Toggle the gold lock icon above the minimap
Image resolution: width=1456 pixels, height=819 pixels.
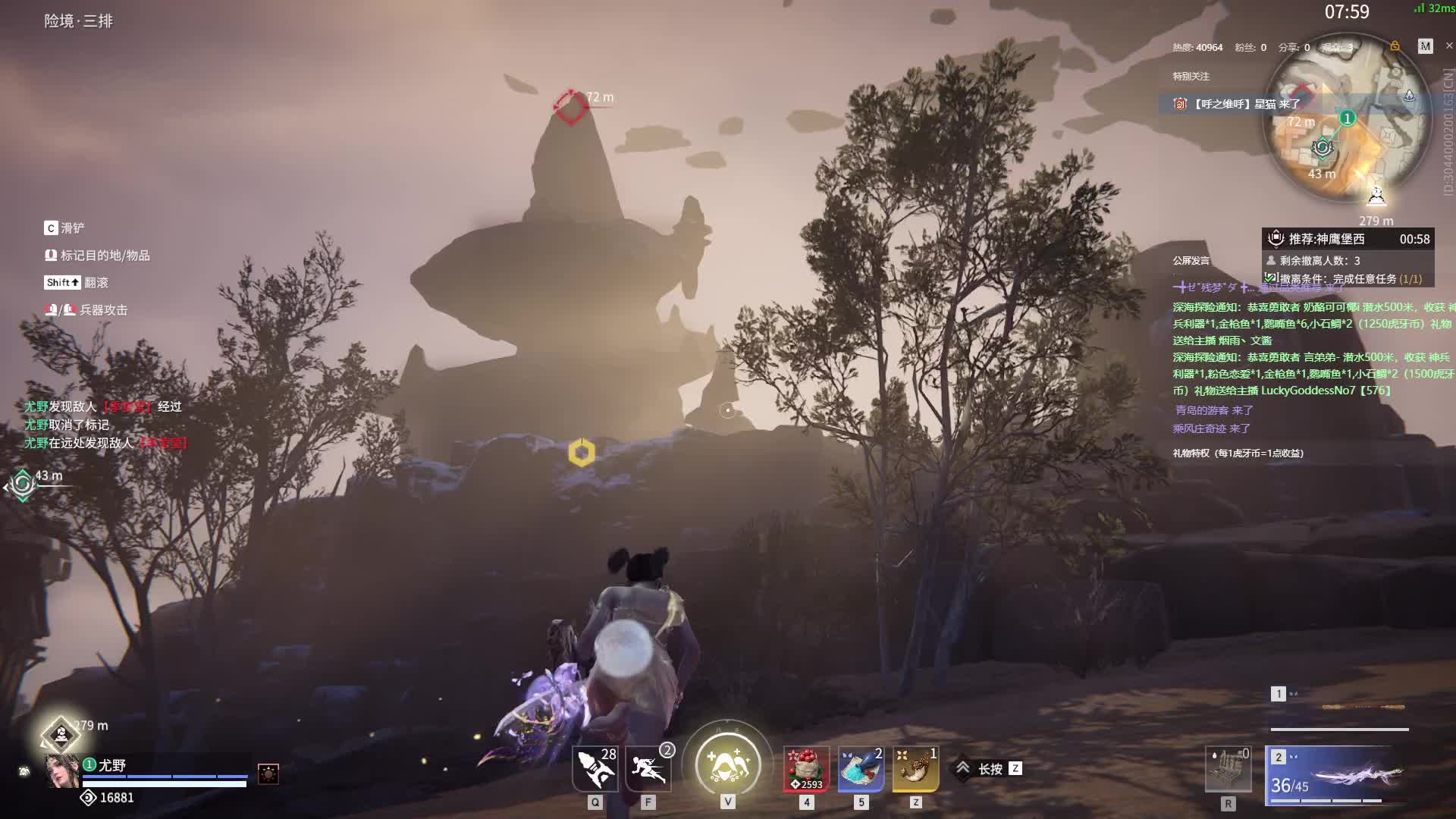tap(1395, 46)
